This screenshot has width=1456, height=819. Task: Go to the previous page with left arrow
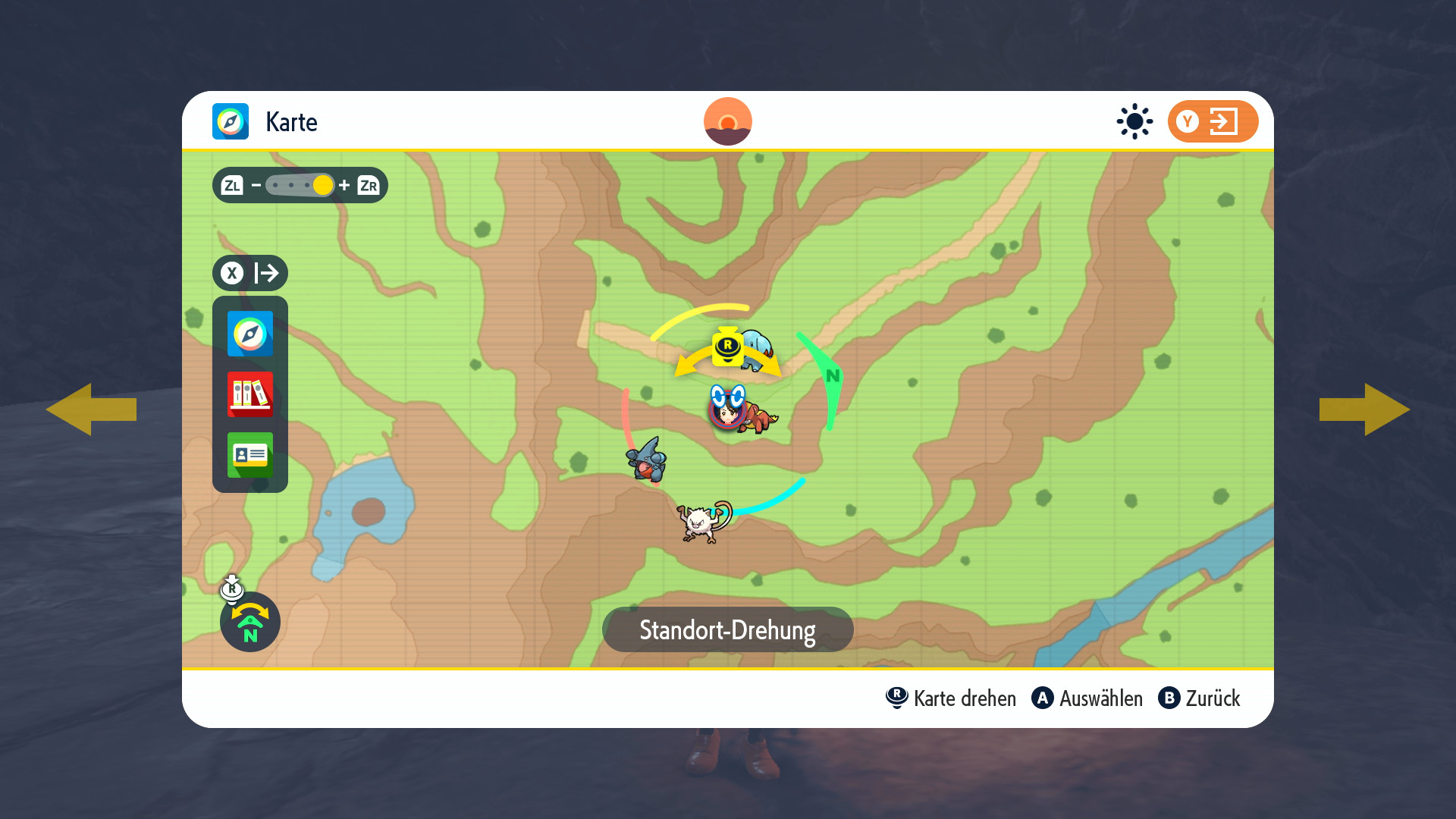(x=91, y=409)
